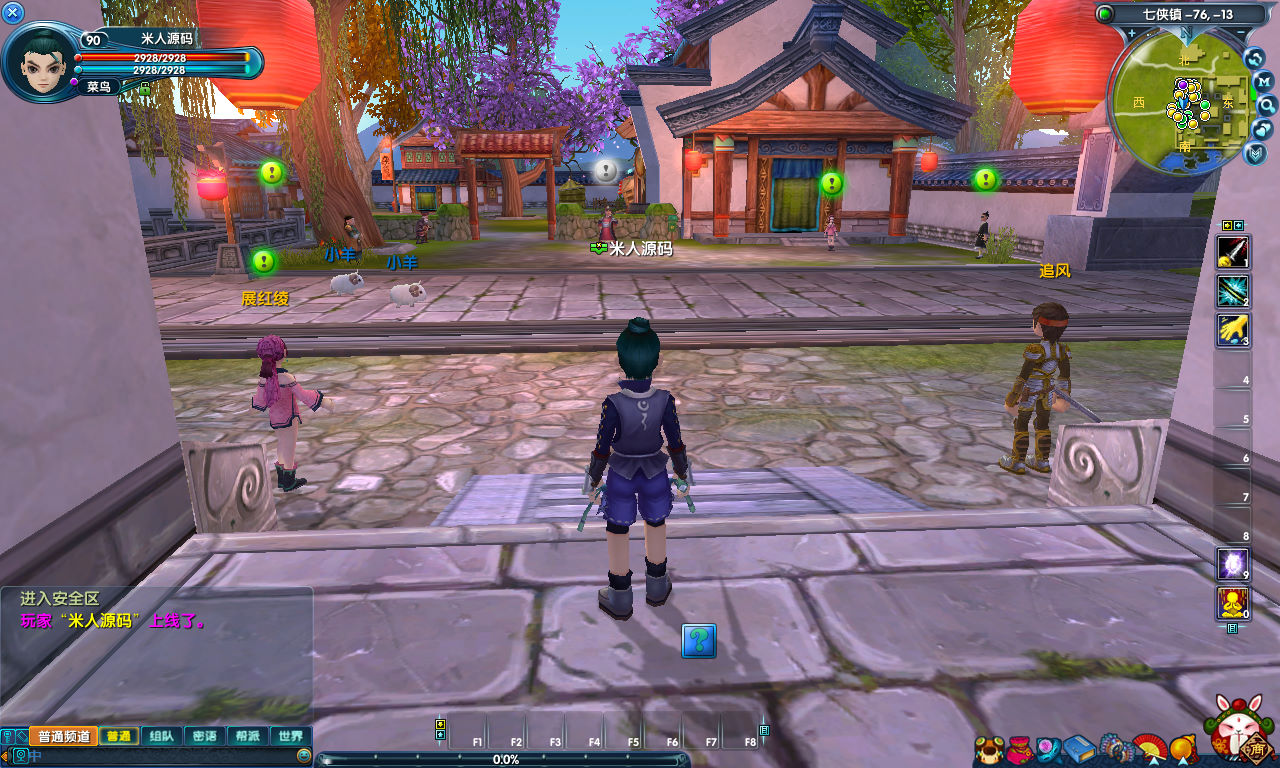Select the 帮派 guild chat tab
The width and height of the screenshot is (1280, 768).
coord(247,736)
